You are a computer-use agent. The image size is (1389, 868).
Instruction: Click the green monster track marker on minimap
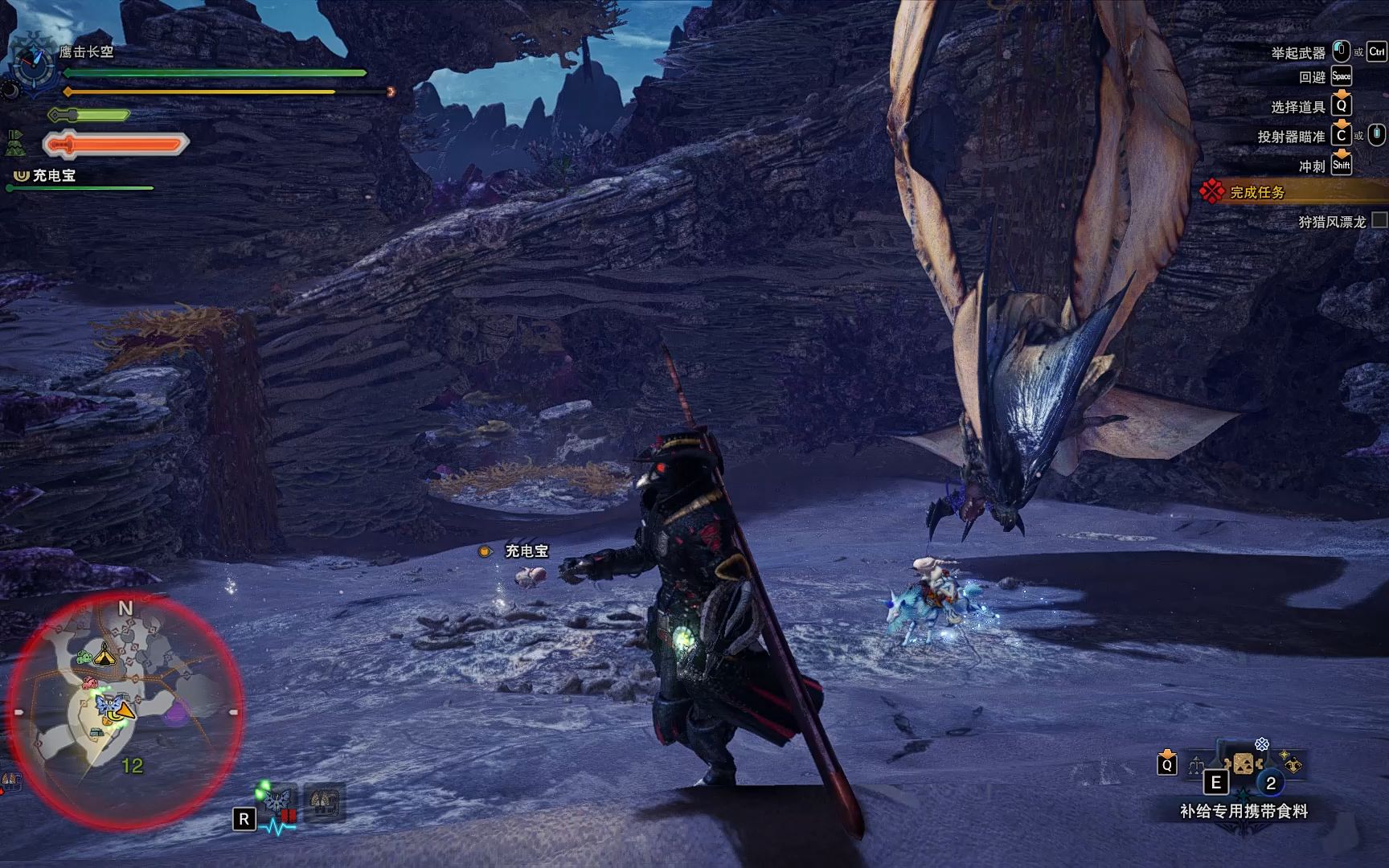click(x=84, y=658)
